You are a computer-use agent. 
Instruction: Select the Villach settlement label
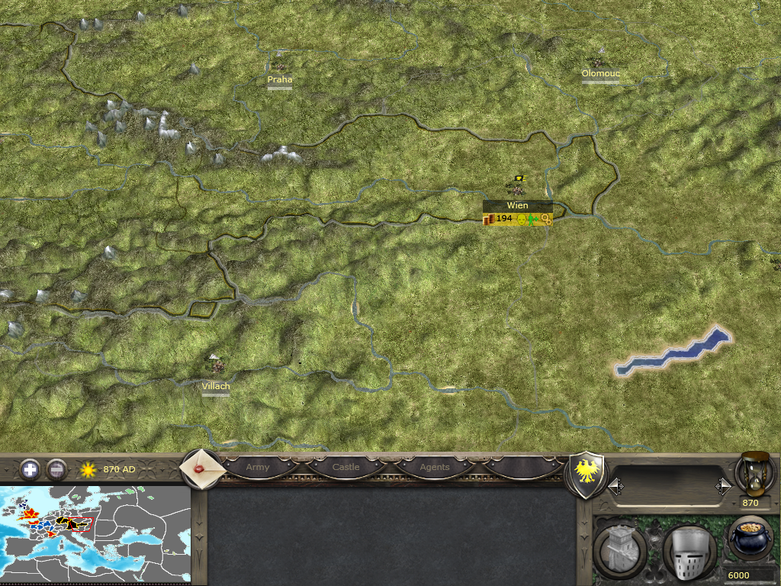tap(214, 386)
